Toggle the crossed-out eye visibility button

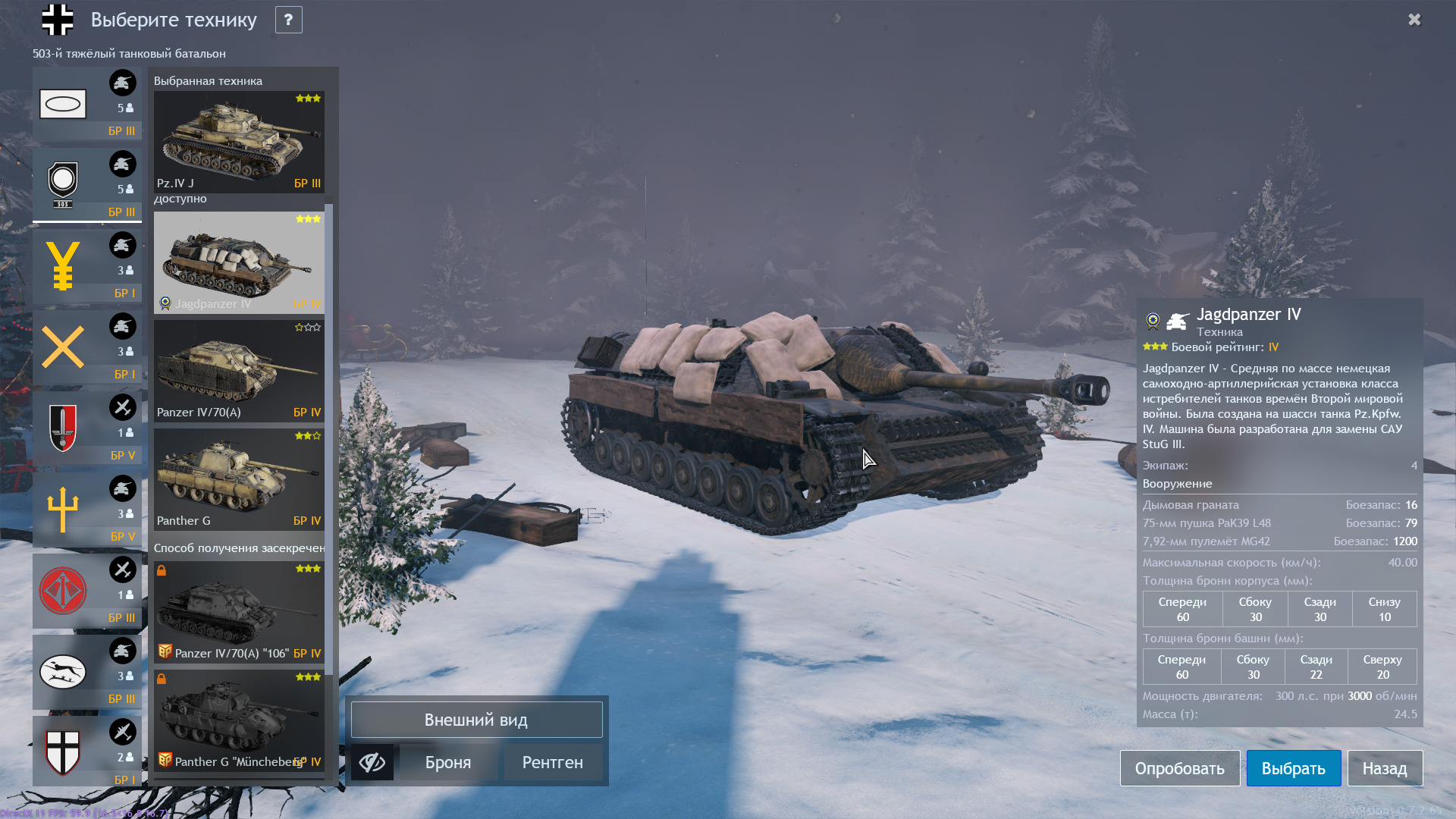pyautogui.click(x=372, y=762)
